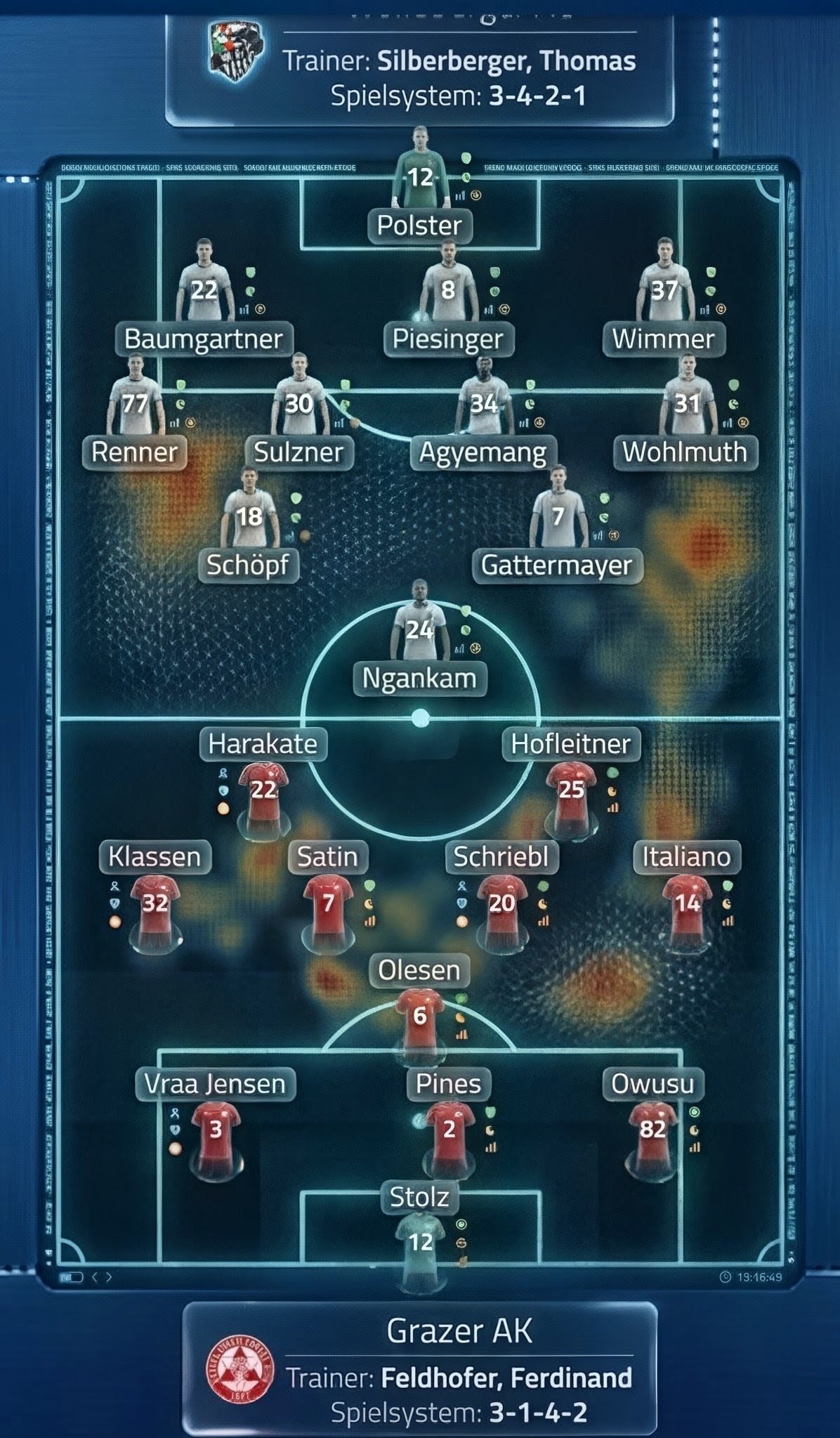Click Renner's player label

point(135,452)
